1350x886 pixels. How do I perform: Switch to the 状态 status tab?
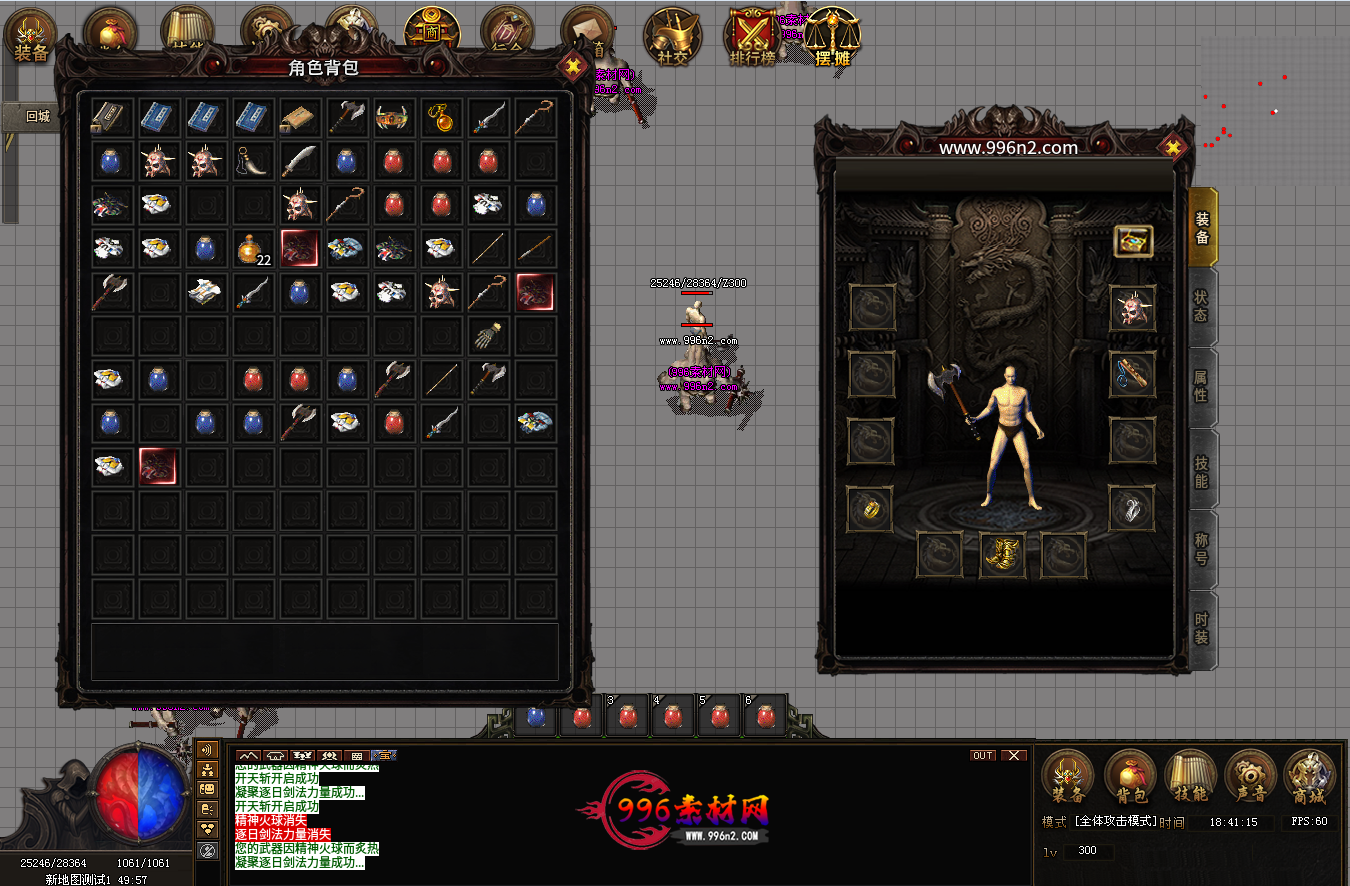pos(1201,307)
